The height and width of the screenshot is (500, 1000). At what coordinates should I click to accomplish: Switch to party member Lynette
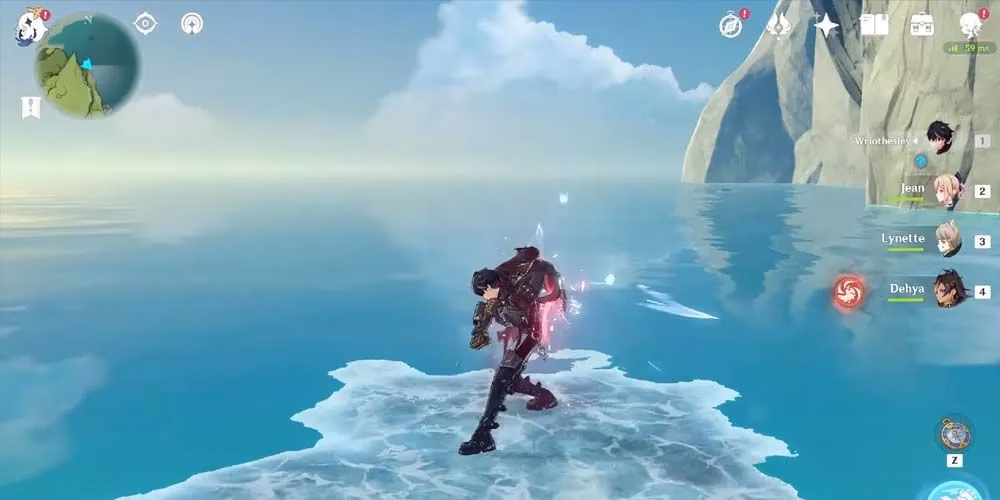(947, 240)
